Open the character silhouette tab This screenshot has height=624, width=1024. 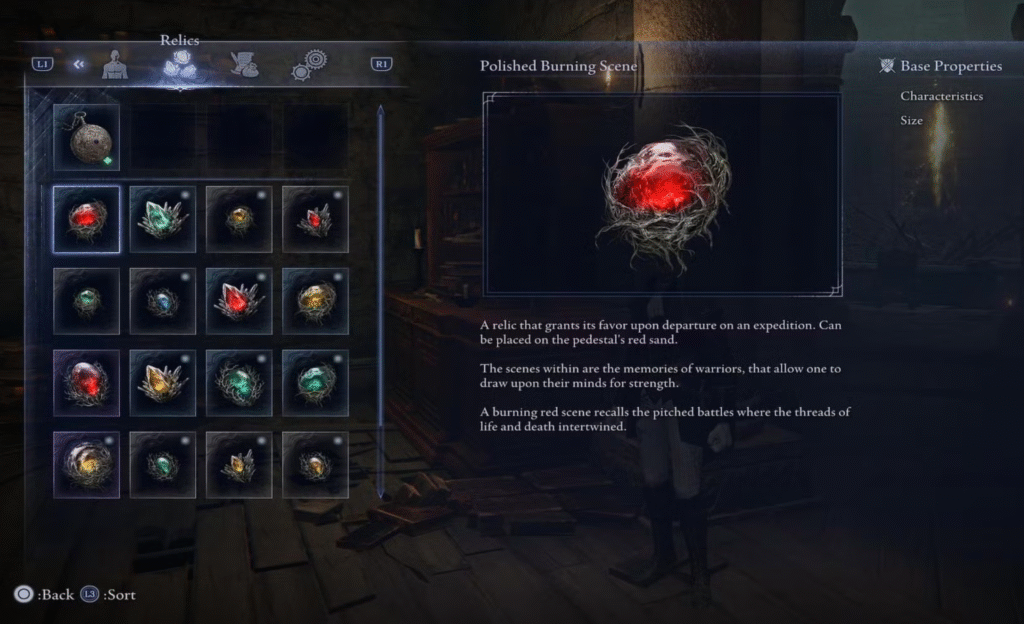point(115,65)
